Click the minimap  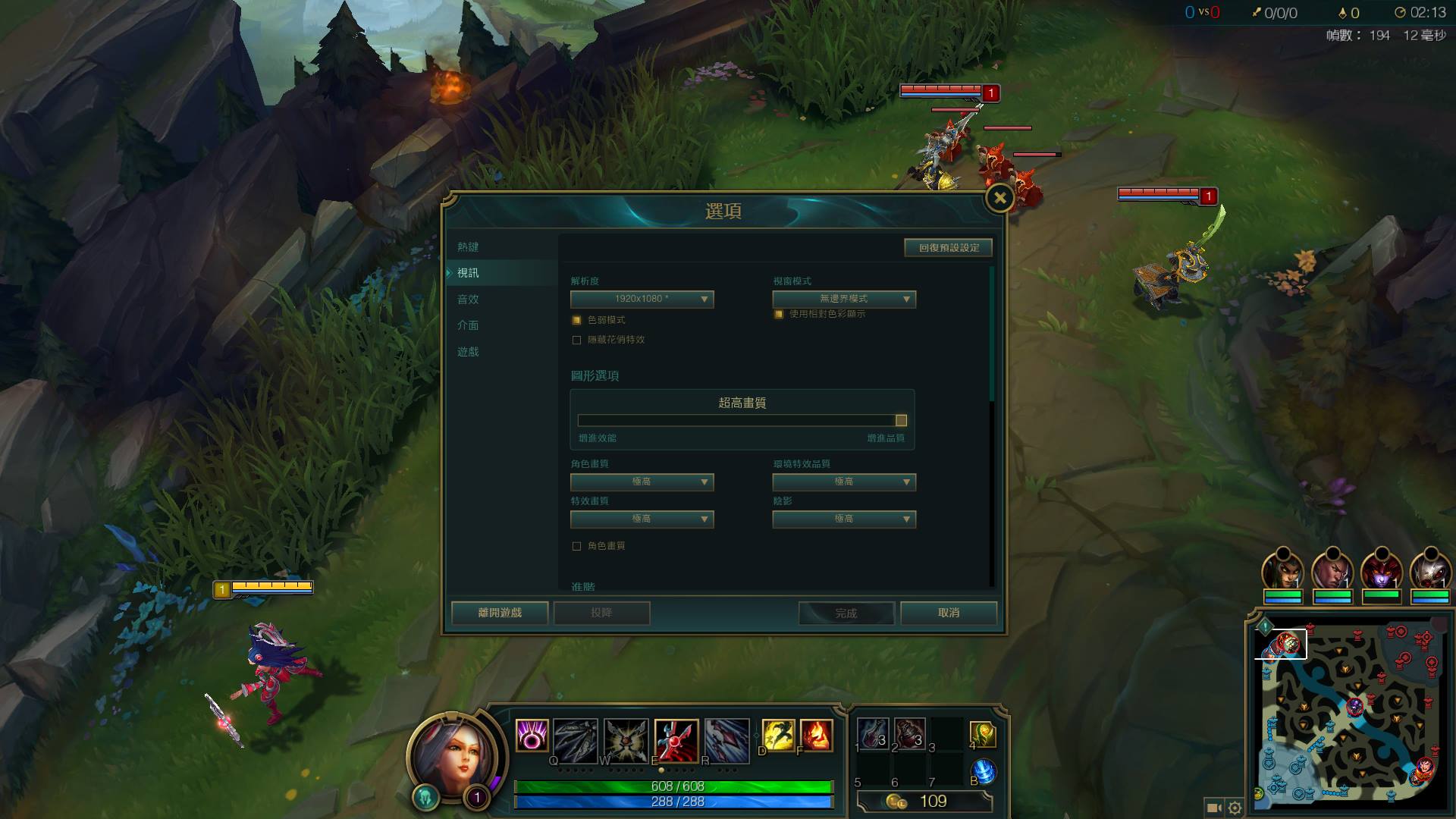[x=1350, y=713]
